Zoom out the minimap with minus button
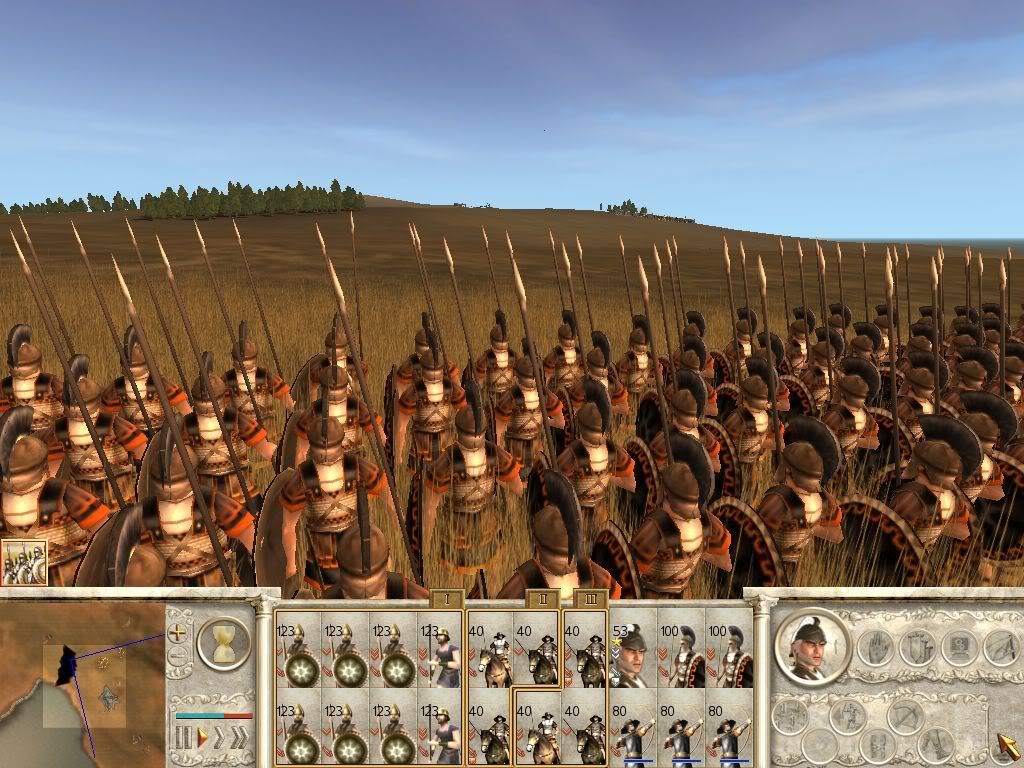The height and width of the screenshot is (768, 1024). (178, 657)
